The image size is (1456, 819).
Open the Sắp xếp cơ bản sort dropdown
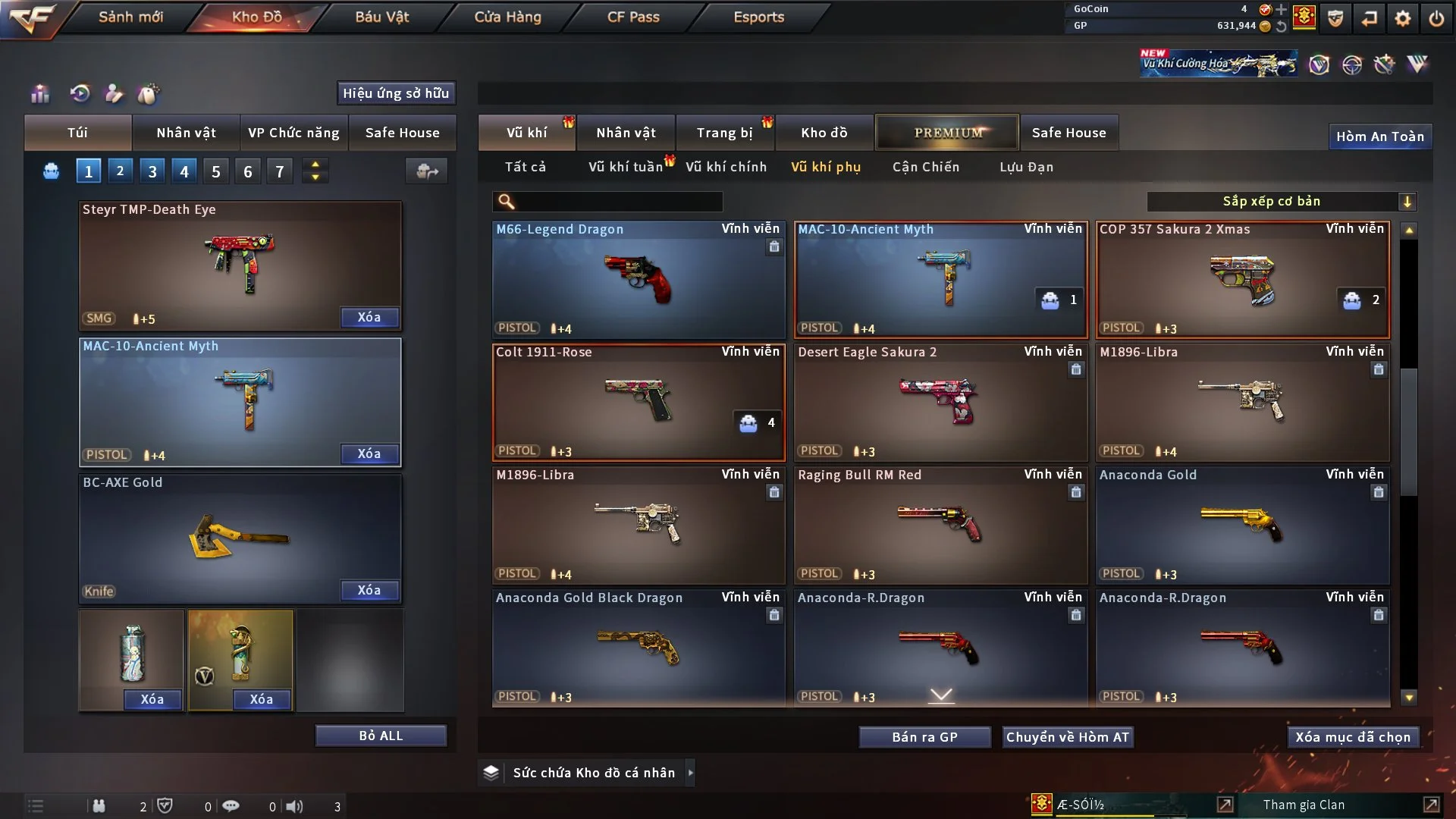(1281, 201)
